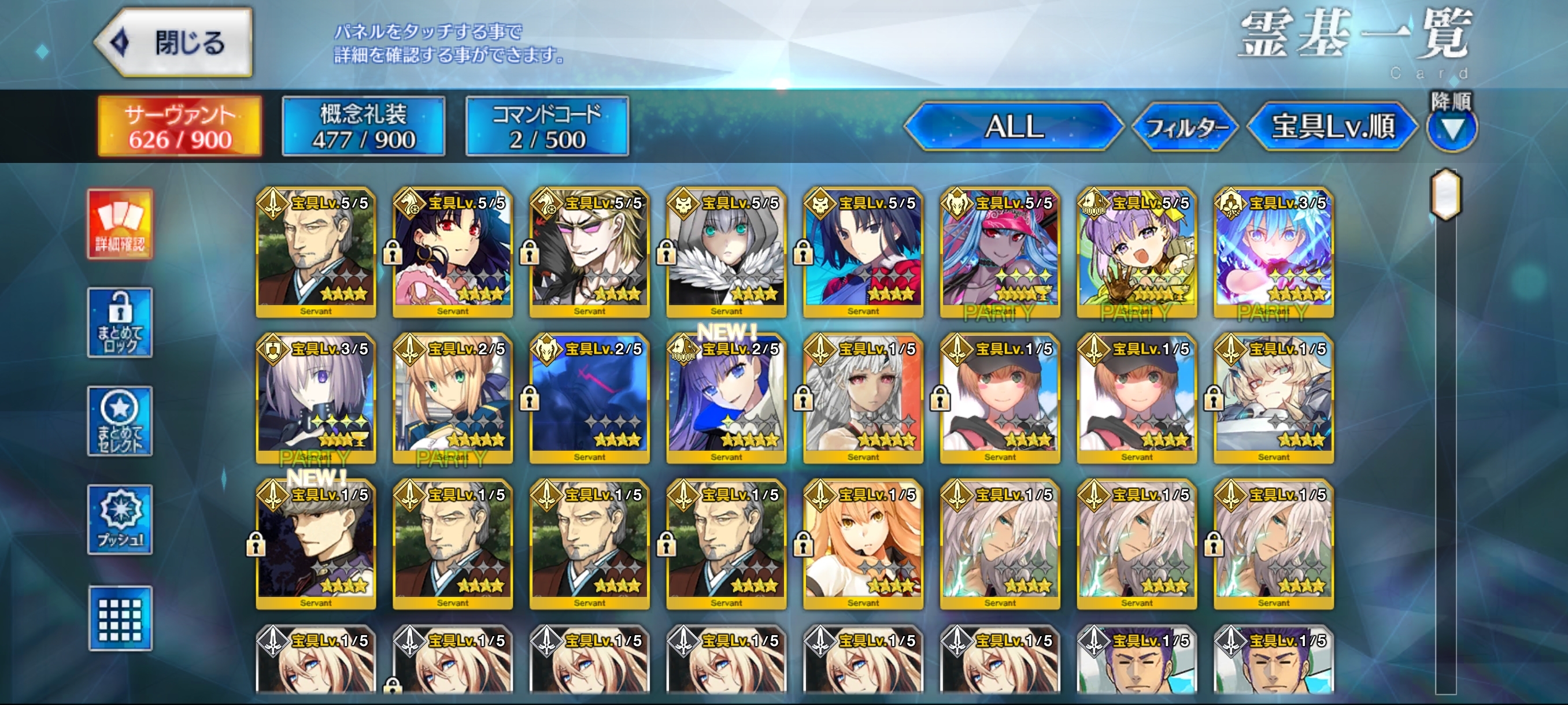The width and height of the screenshot is (1568, 705).
Task: Pick the blonde Saber Artoria card with 宝具Lv.2/5
Action: [452, 398]
